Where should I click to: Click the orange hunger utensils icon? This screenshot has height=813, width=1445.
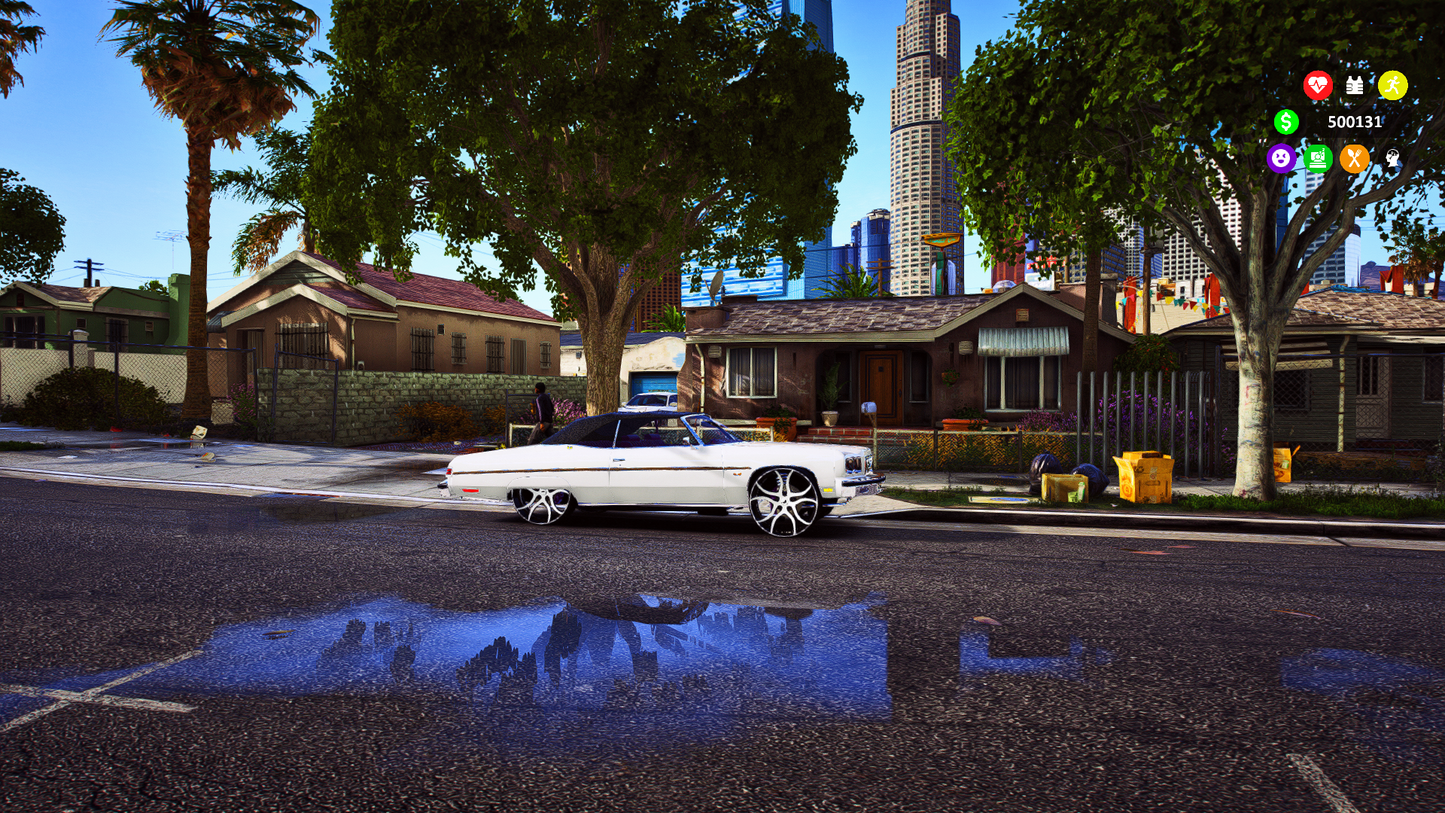pyautogui.click(x=1355, y=159)
